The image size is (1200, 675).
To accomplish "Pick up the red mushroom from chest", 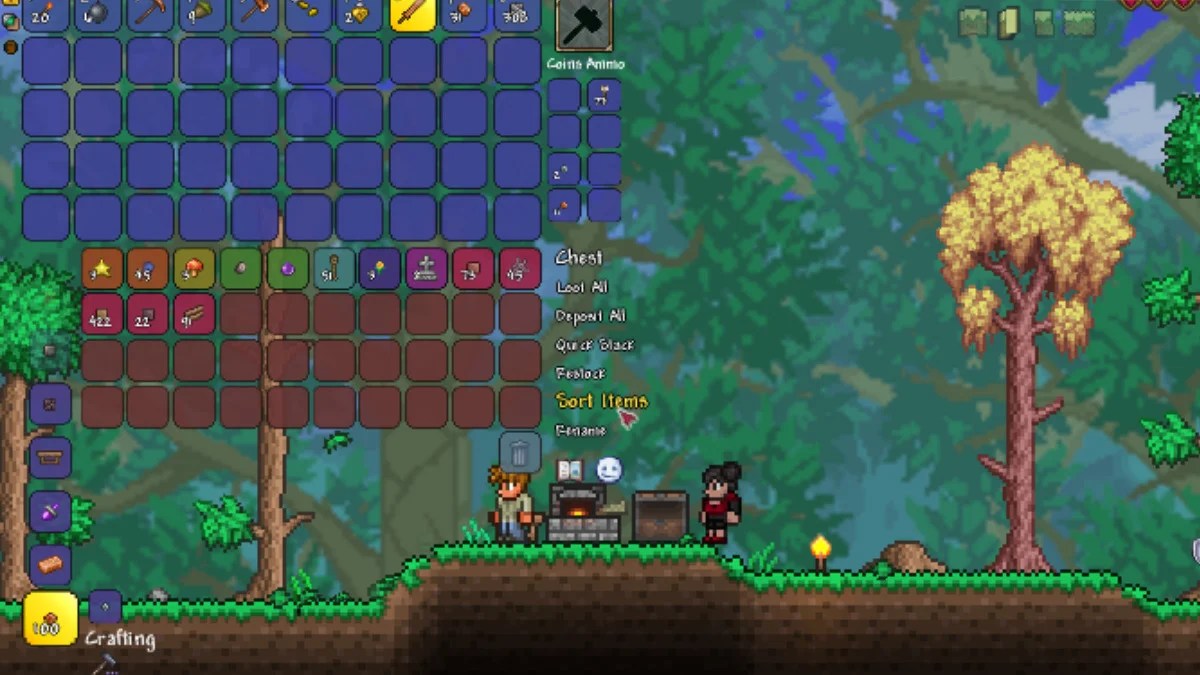I will 194,269.
